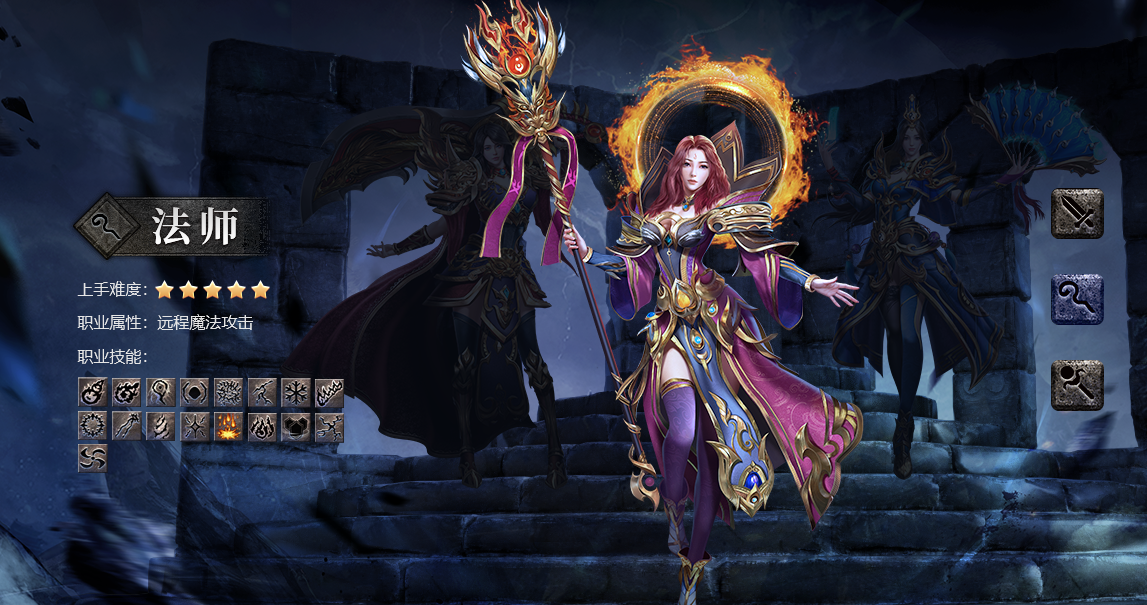Show the lightning bolt skill icon
Screen dimensions: 1147x605
tap(262, 392)
